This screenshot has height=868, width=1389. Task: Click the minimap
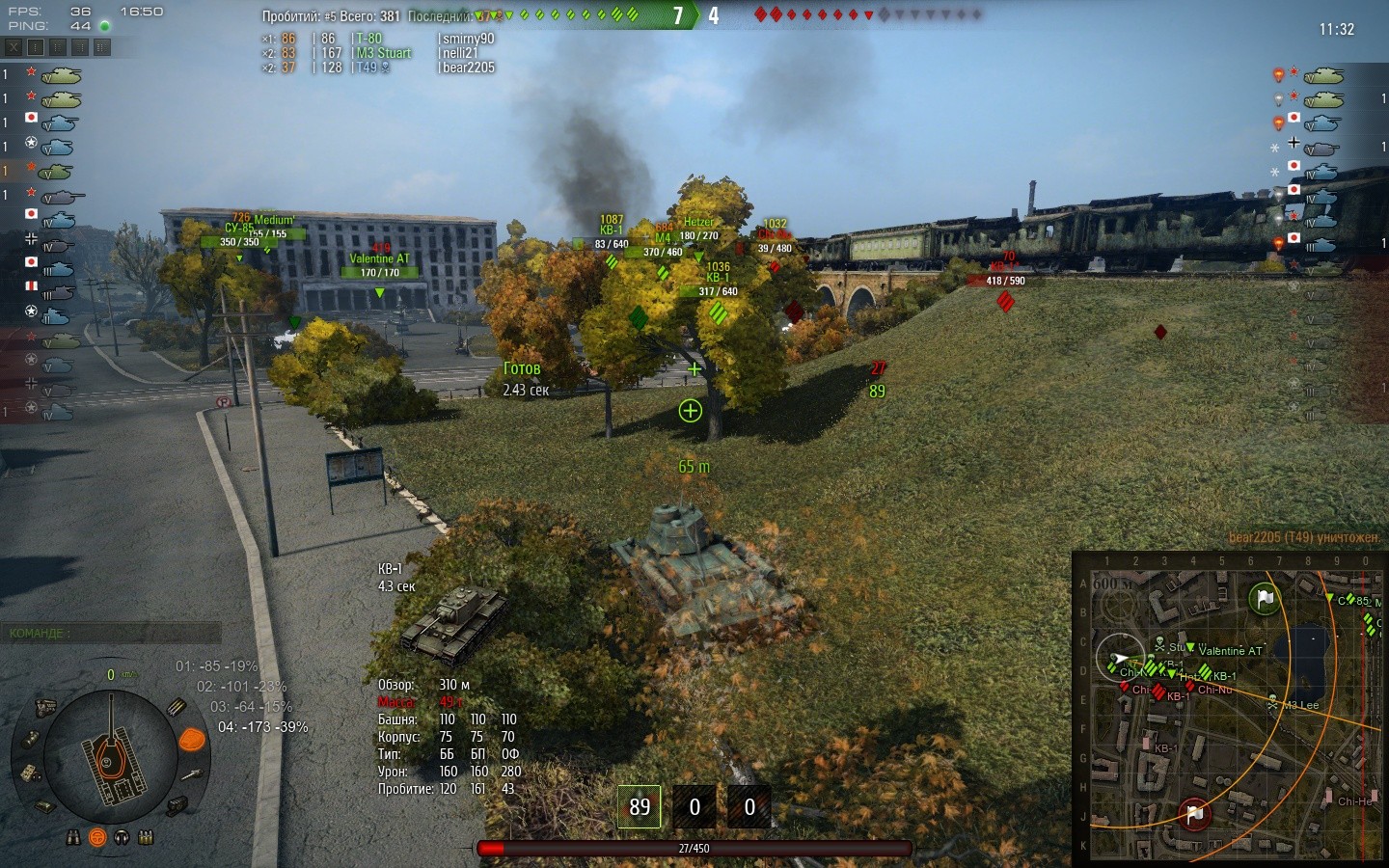click(1230, 709)
